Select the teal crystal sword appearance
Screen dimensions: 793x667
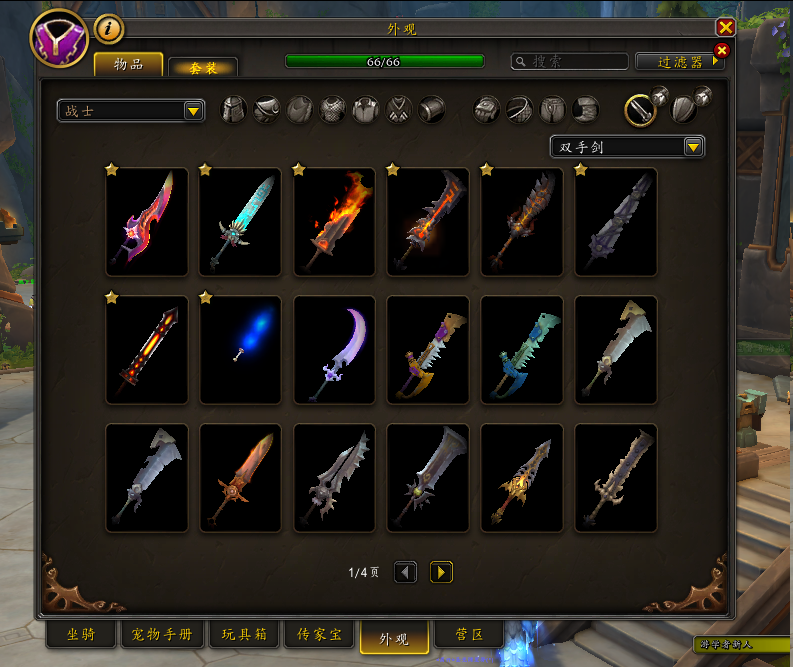click(240, 222)
